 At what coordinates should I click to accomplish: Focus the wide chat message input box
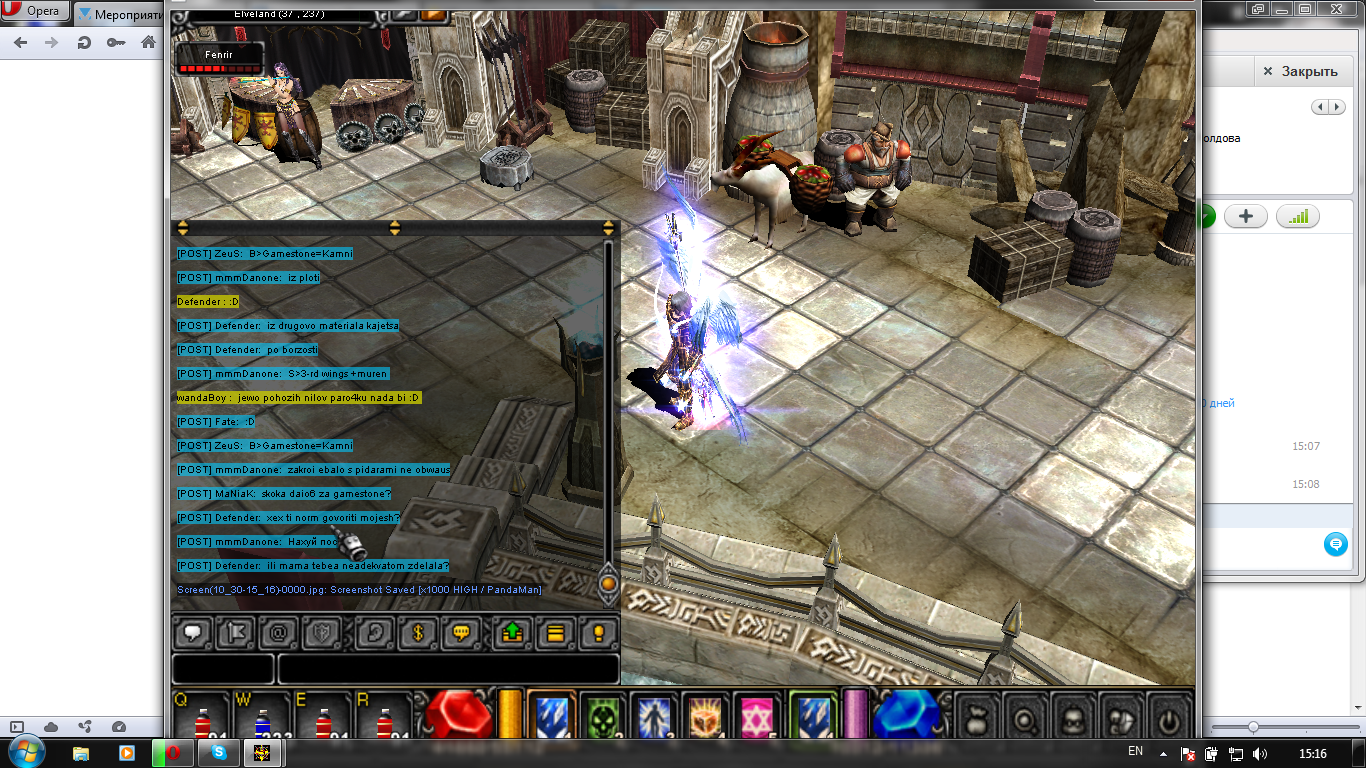448,669
